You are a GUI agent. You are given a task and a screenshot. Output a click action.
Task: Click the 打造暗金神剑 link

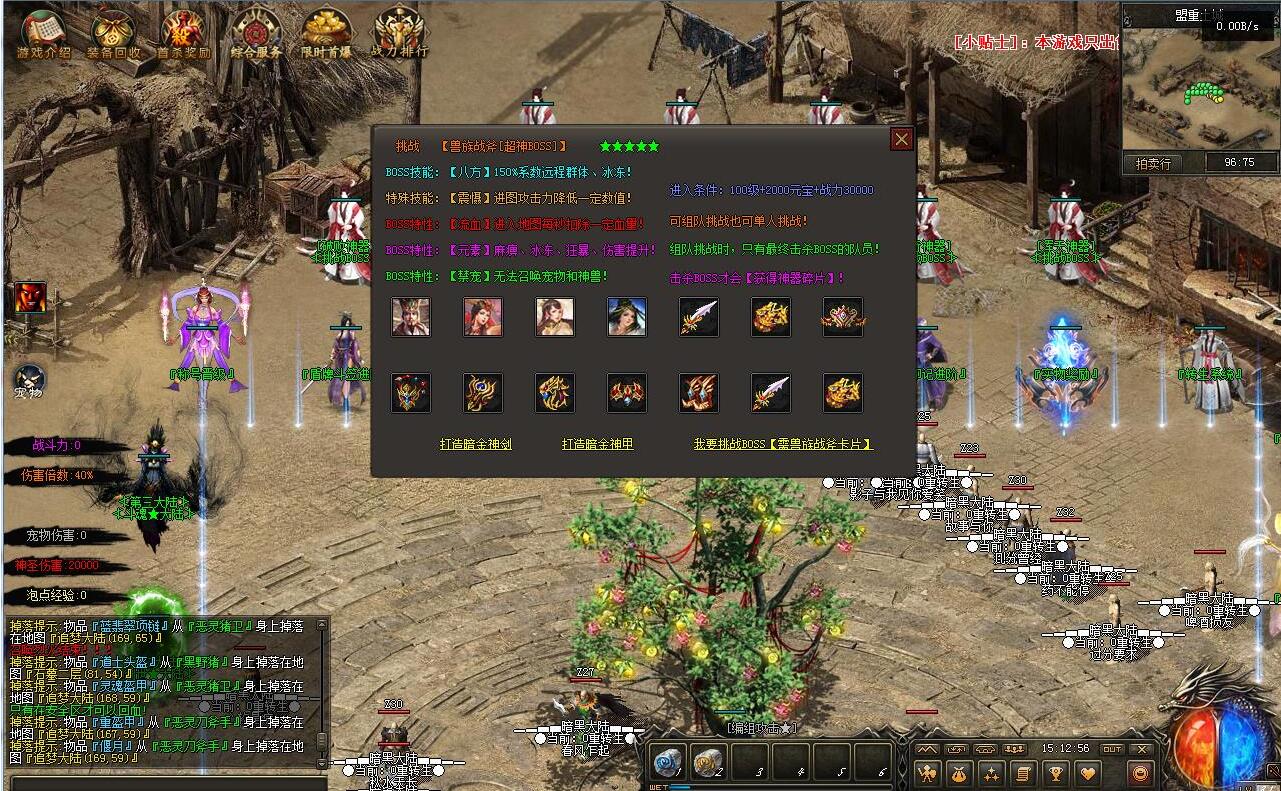[476, 444]
